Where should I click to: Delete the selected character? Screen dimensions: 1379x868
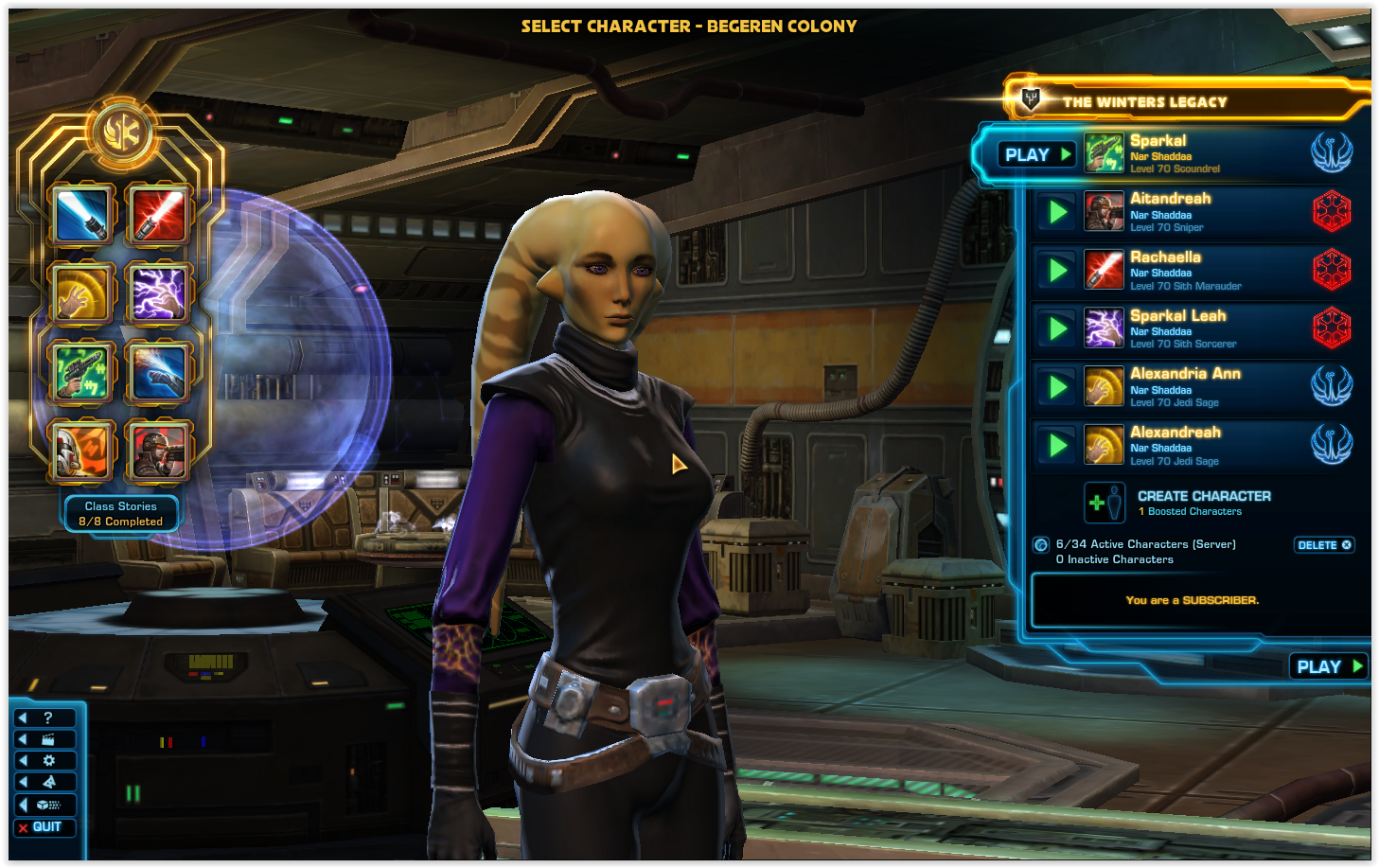pos(1324,545)
